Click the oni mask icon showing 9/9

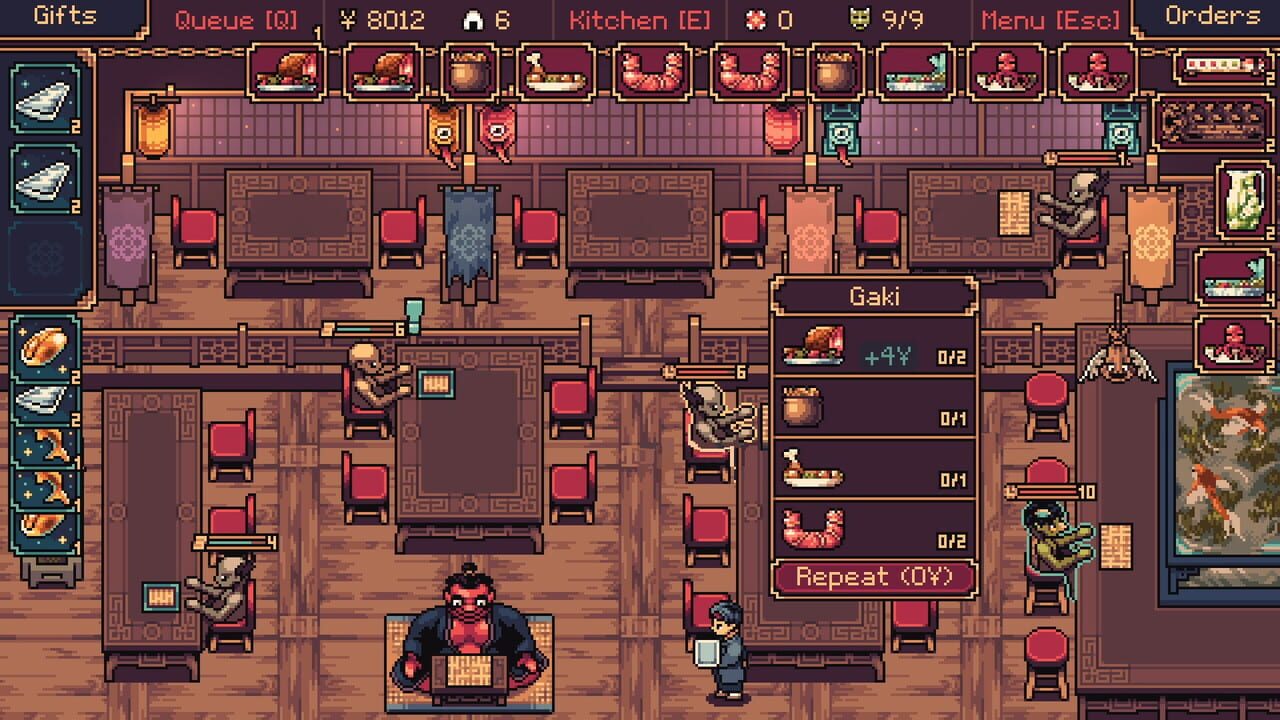click(889, 16)
